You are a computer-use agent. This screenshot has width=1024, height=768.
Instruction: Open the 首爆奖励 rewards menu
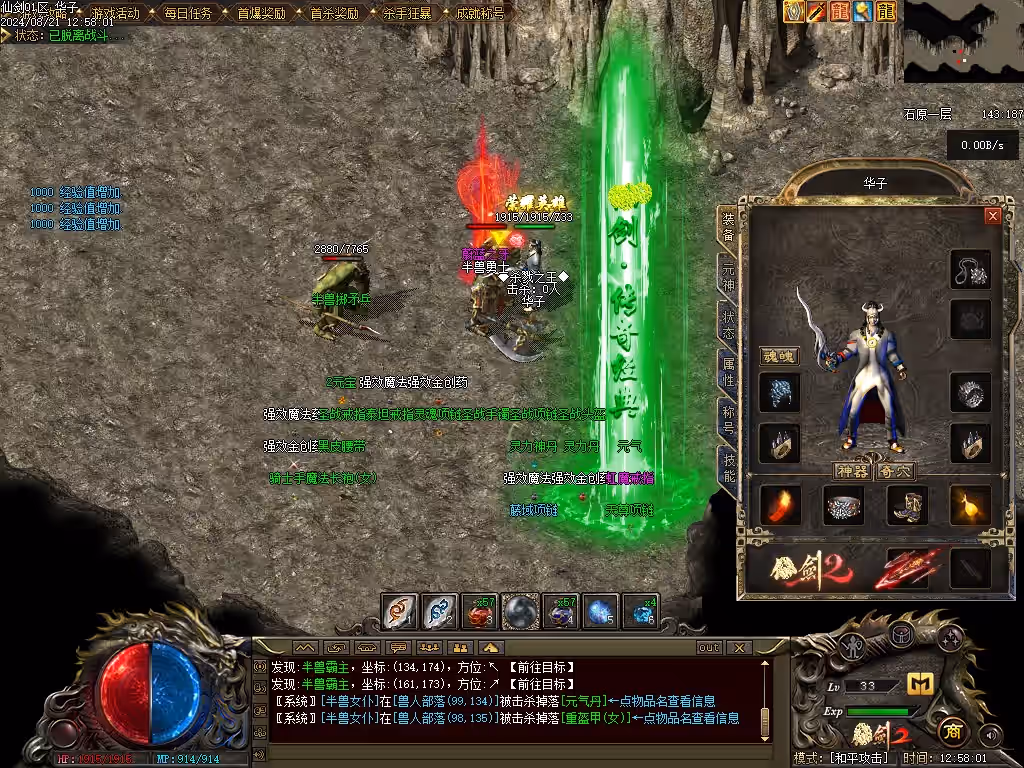point(260,13)
